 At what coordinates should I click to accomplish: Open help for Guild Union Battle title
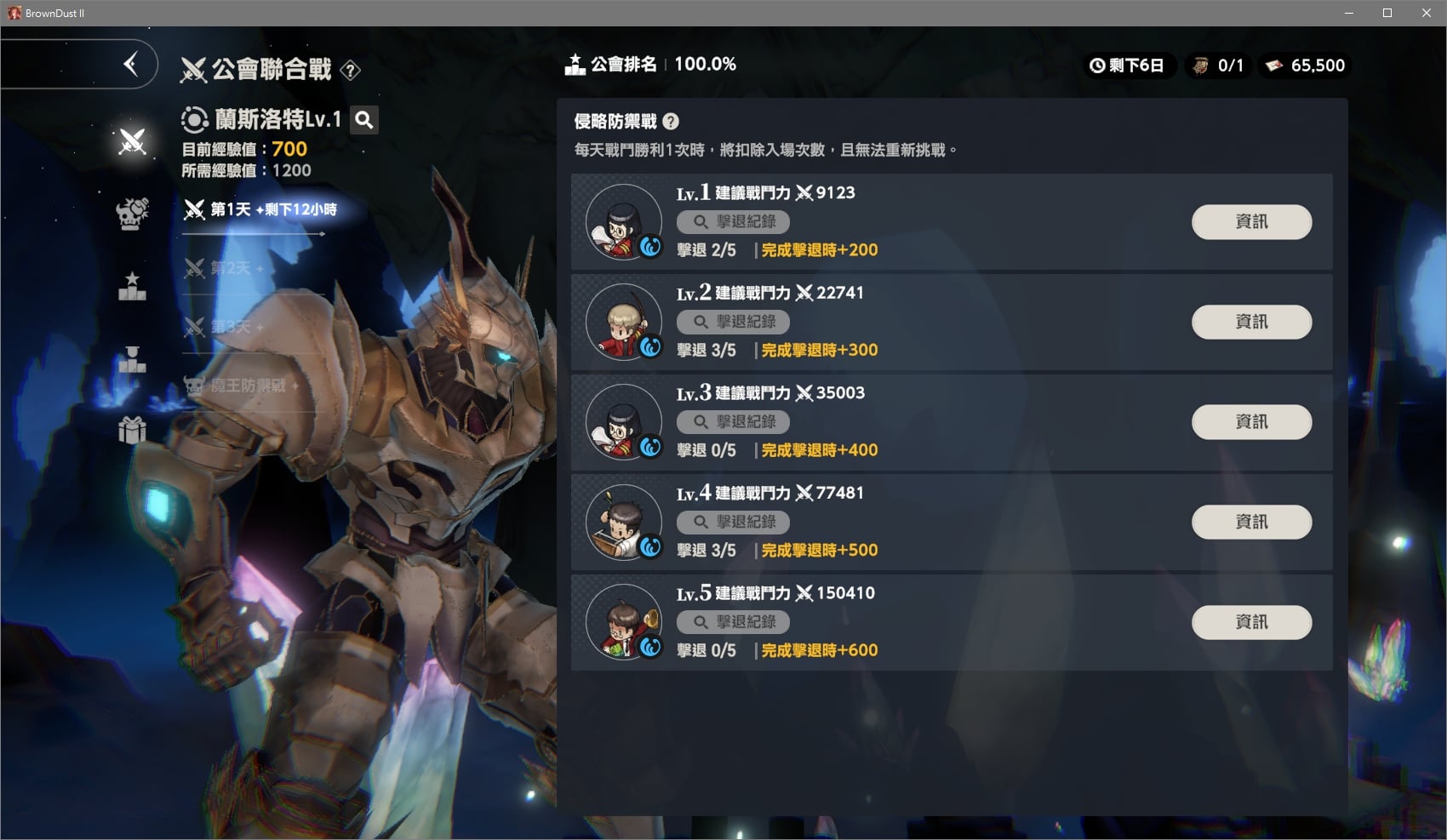(350, 71)
